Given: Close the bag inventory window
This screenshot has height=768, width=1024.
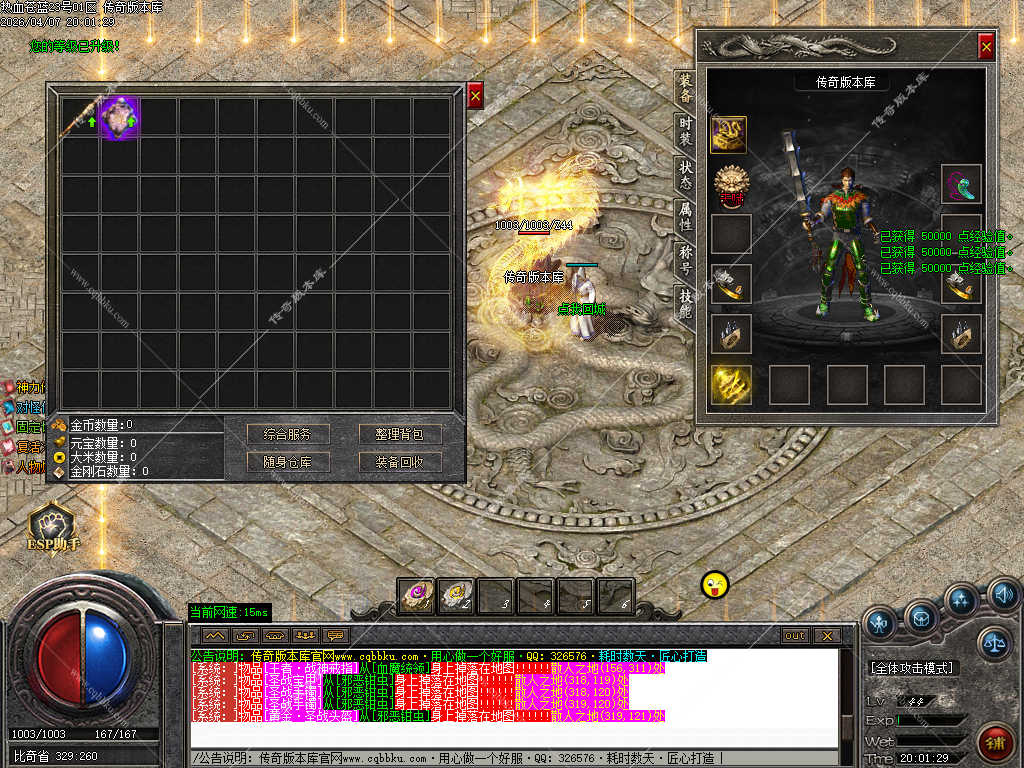Looking at the screenshot, I should 476,95.
